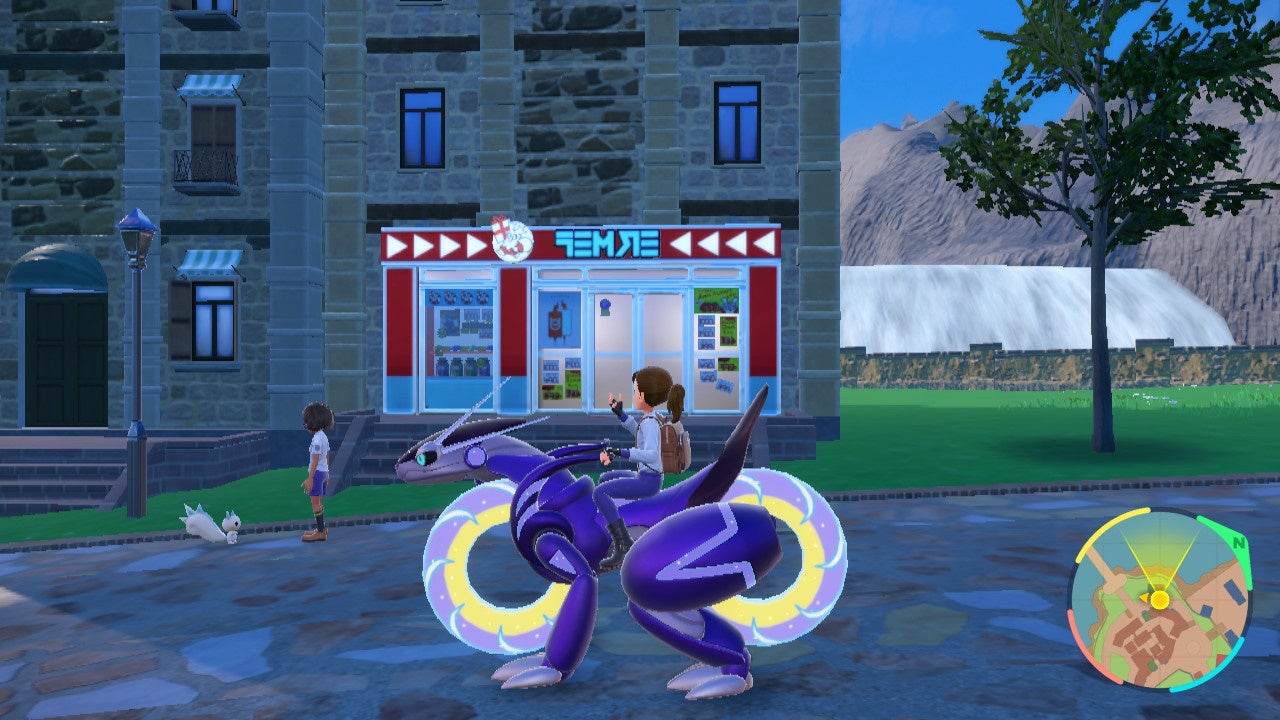Click the yellow player marker on the minimap
The image size is (1280, 720).
[x=1160, y=599]
